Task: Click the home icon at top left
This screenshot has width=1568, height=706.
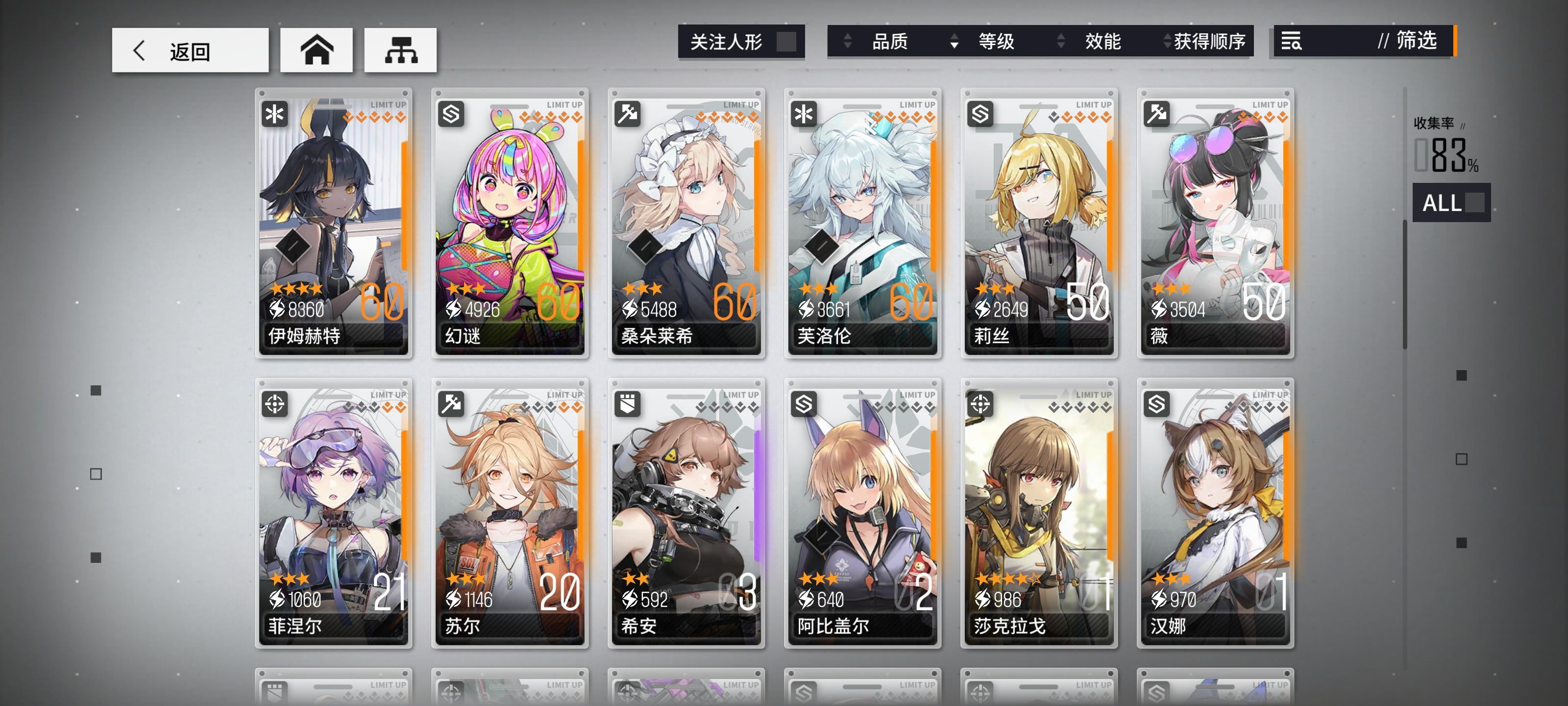Action: click(x=317, y=51)
